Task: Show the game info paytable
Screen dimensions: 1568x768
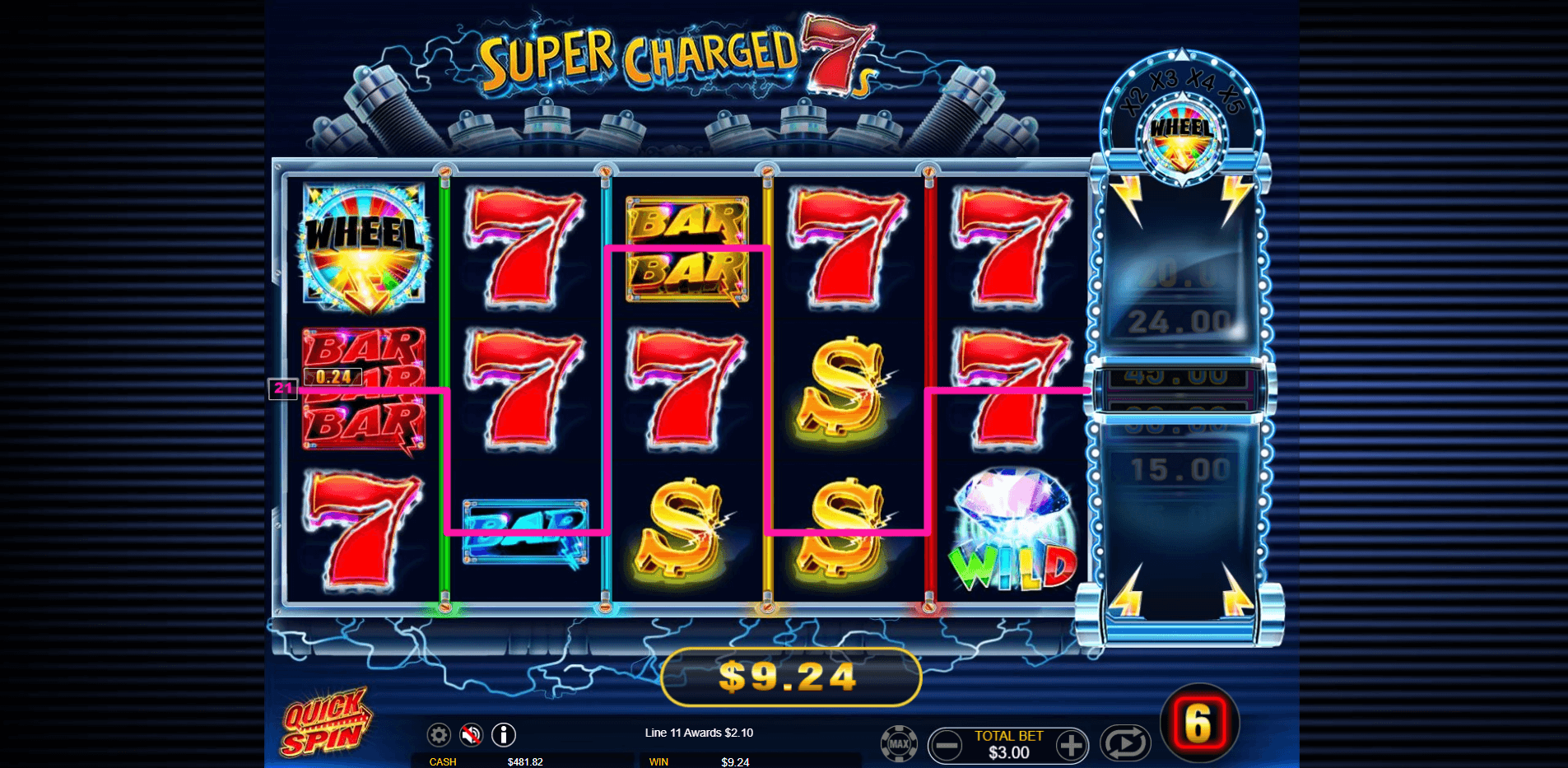Action: 504,734
